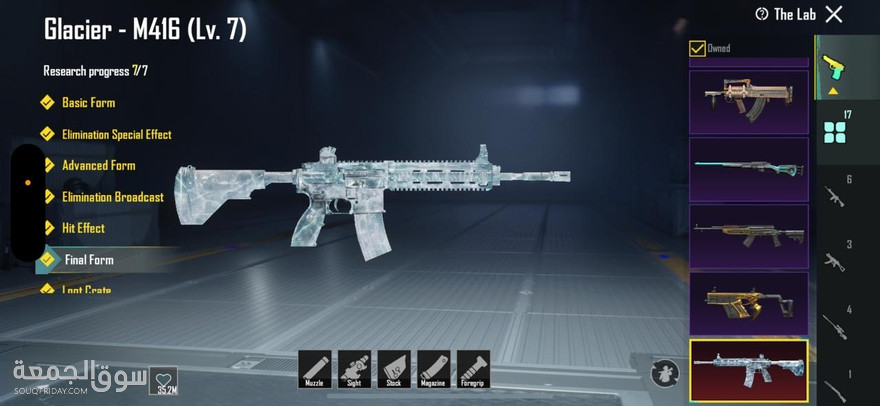This screenshot has width=880, height=407.
Task: Open The Lab help info
Action: pos(762,14)
